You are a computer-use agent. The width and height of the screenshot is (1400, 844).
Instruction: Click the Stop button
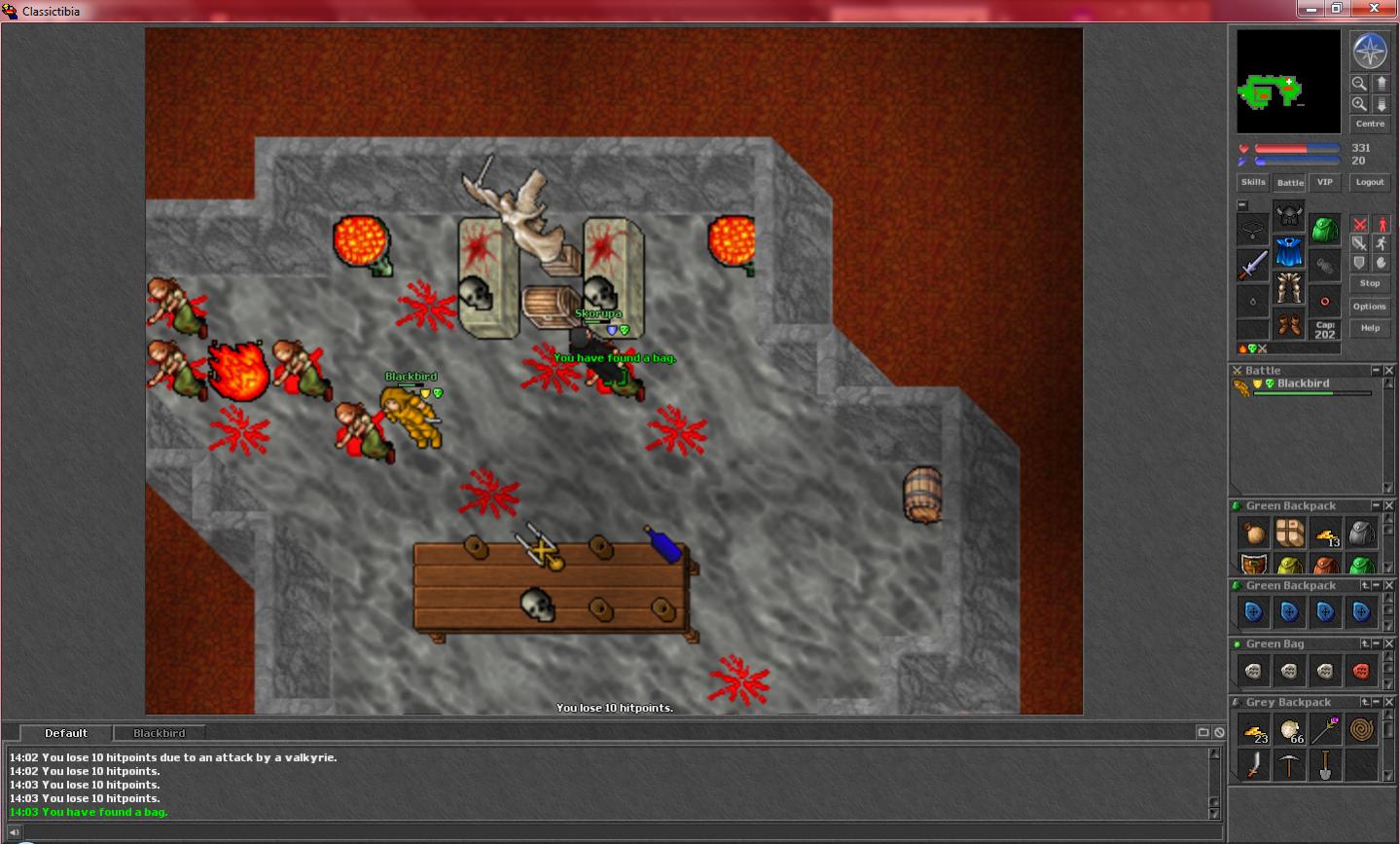coord(1370,283)
